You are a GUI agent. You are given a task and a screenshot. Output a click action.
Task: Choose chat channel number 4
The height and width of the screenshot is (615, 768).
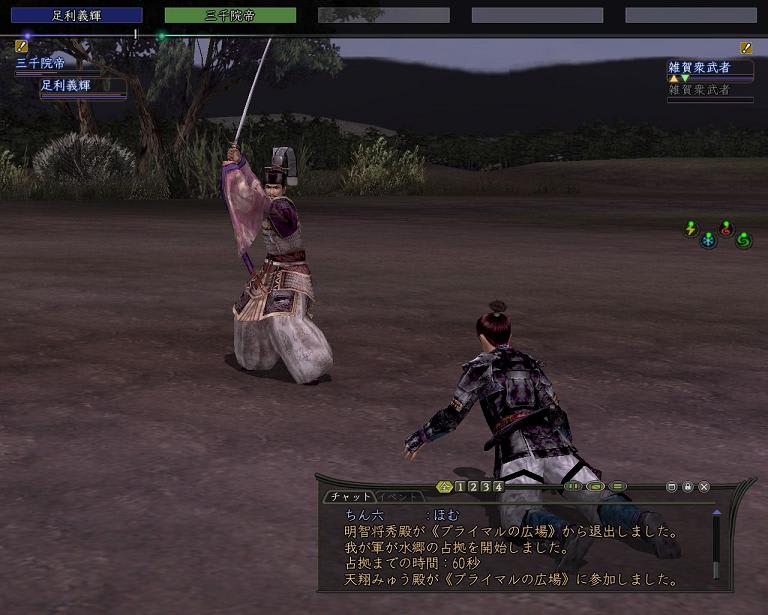(x=498, y=487)
